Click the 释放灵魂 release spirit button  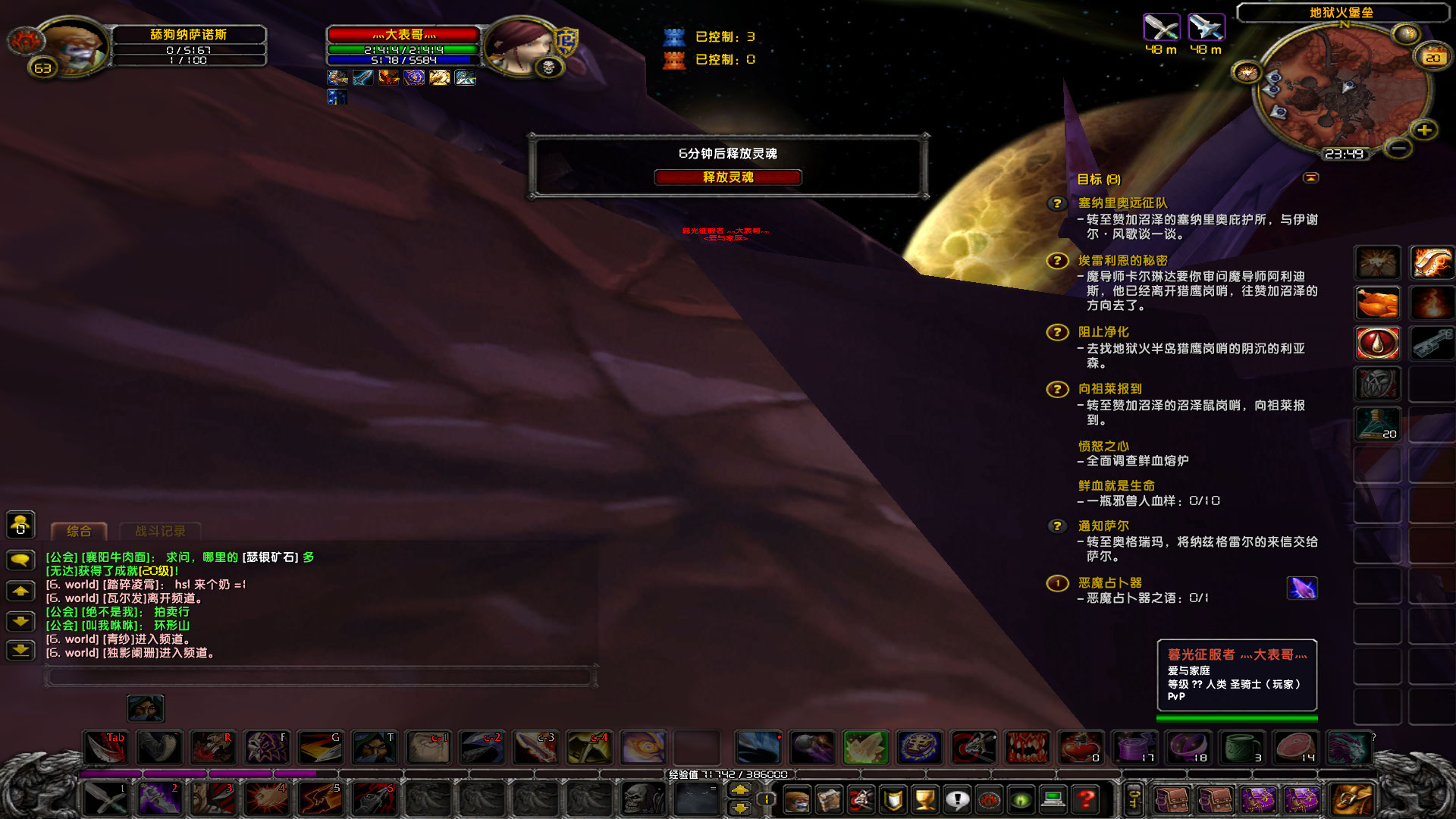pos(728,177)
